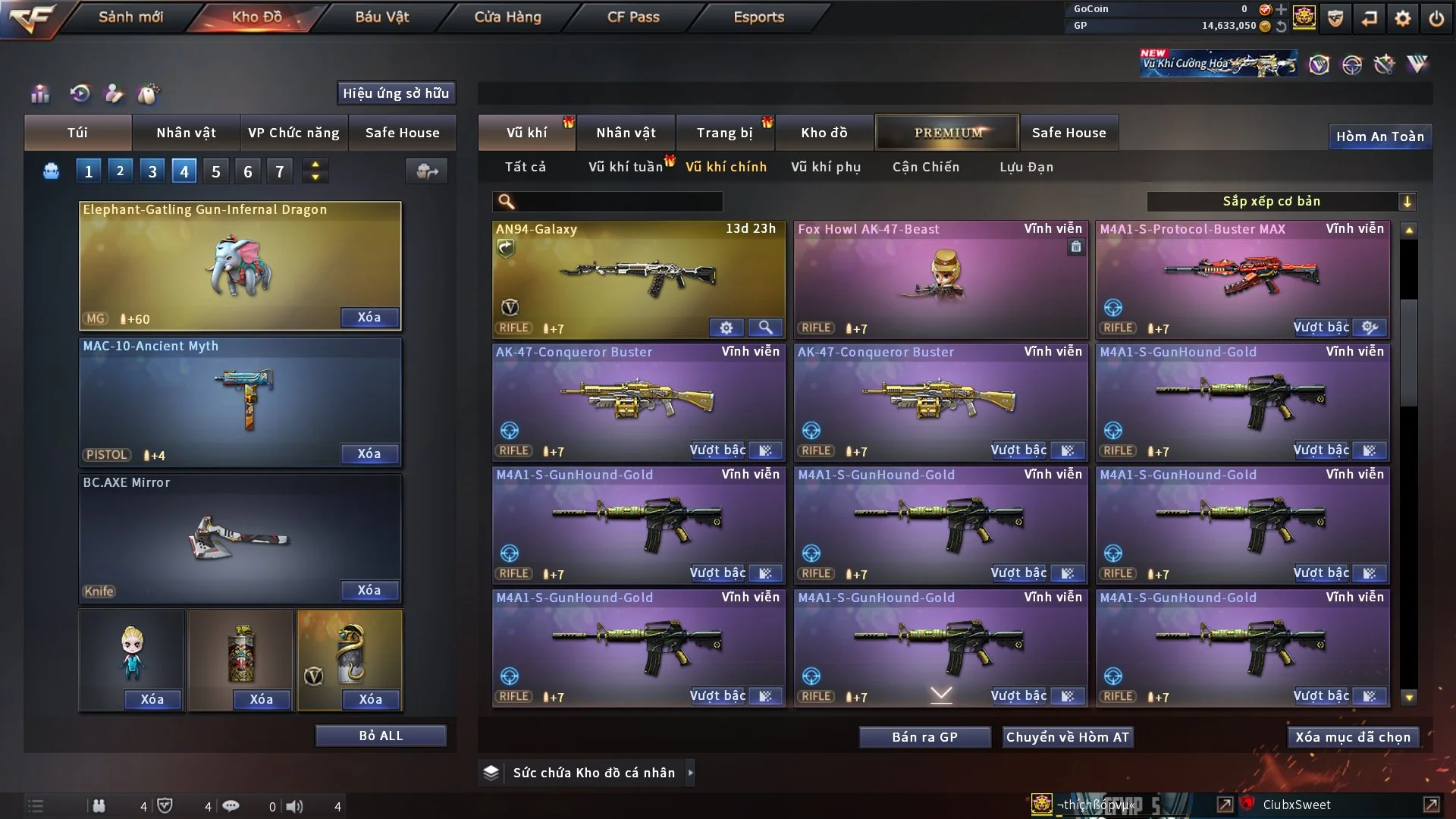Open the Hòm An Toàn safe box
The height and width of the screenshot is (819, 1456).
tap(1379, 136)
